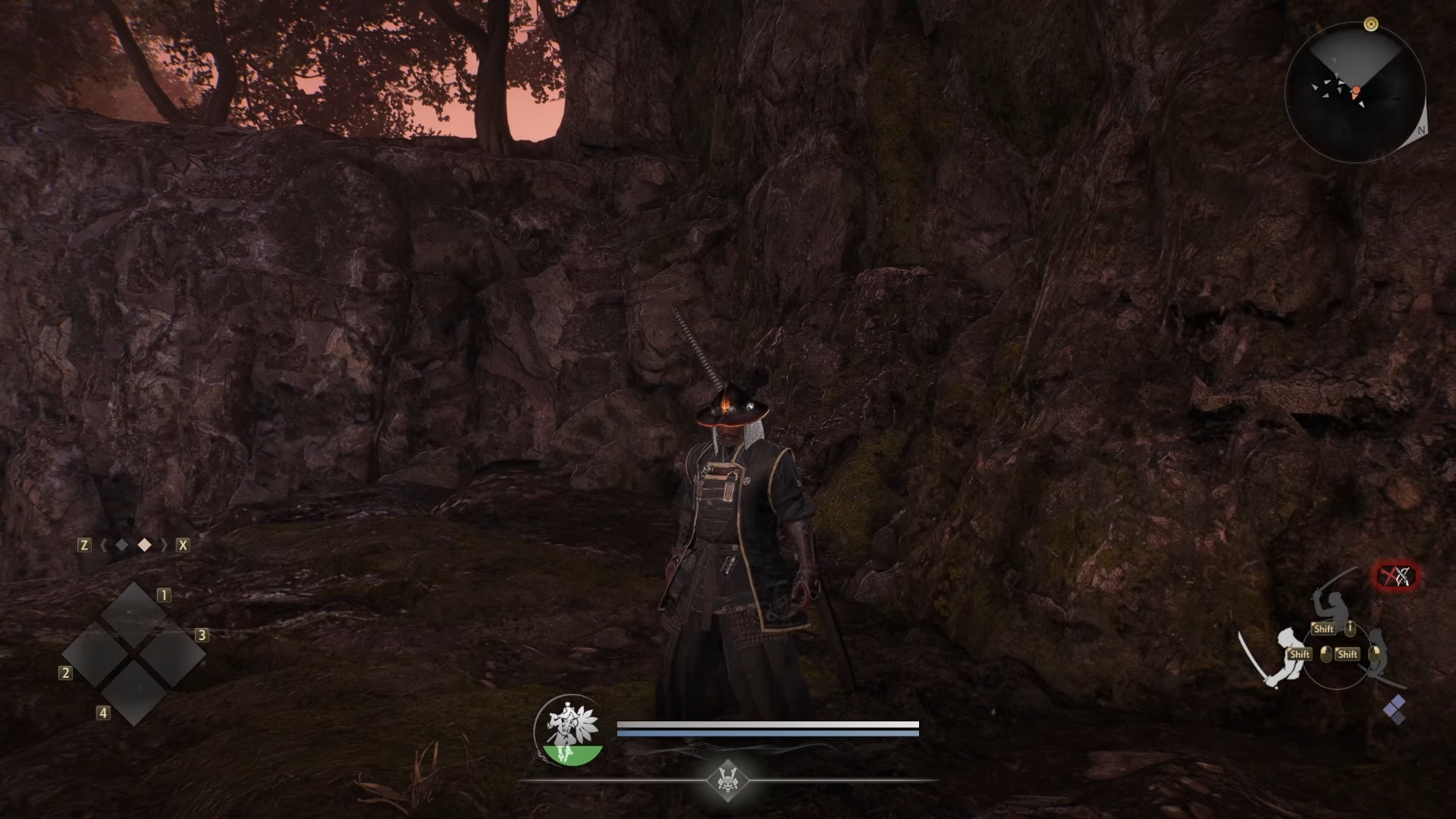Click the right arrow of shortcut page selector

point(163,545)
